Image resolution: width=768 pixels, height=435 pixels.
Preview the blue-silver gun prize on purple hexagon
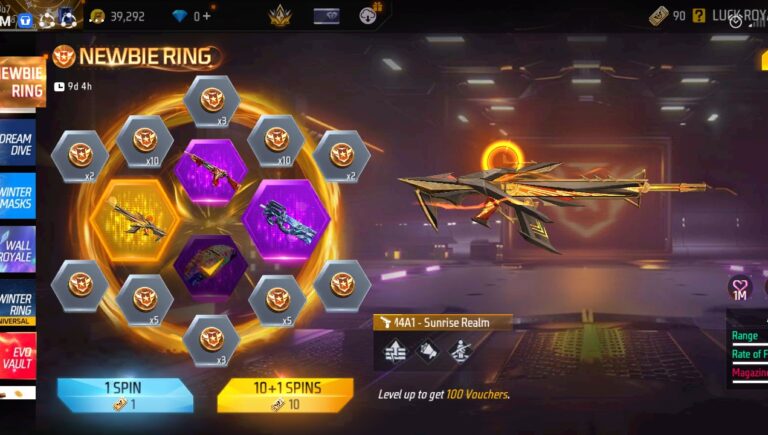tap(286, 215)
